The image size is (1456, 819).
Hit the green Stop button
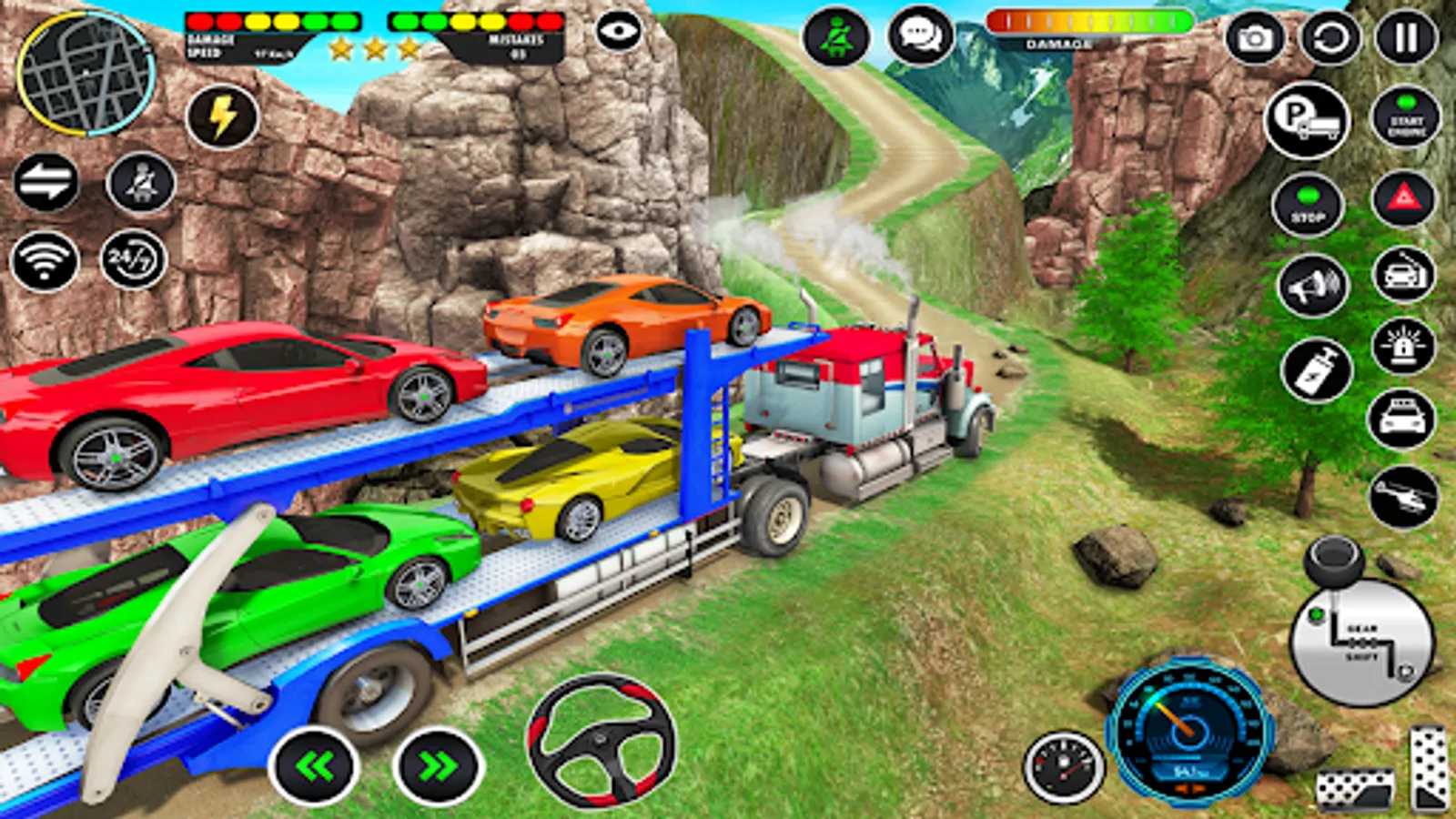coord(1308,207)
